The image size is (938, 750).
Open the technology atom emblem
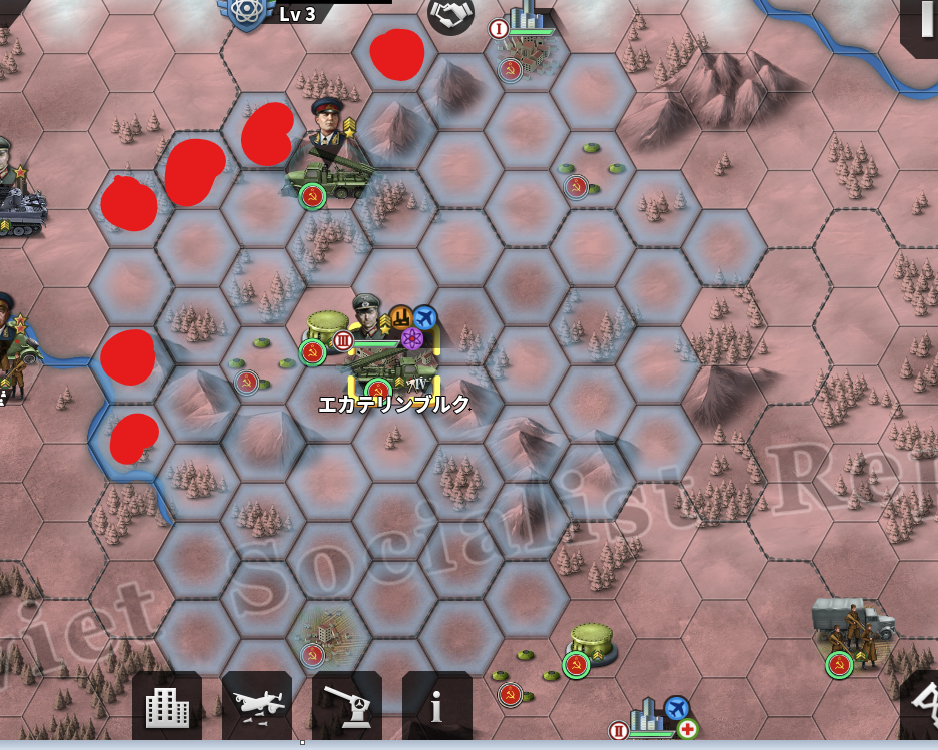[244, 12]
